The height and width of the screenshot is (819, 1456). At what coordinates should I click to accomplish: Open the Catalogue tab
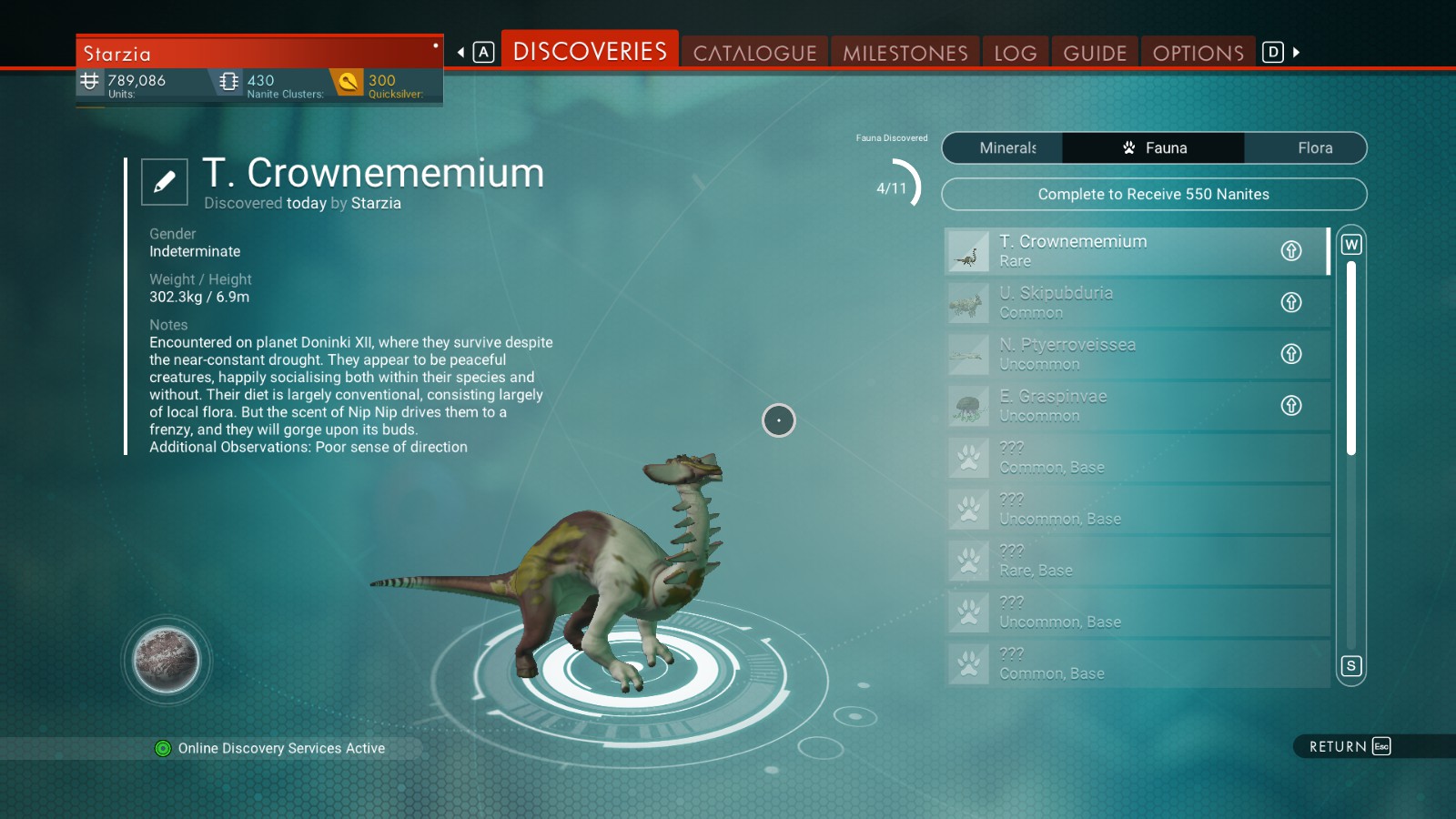pos(754,53)
